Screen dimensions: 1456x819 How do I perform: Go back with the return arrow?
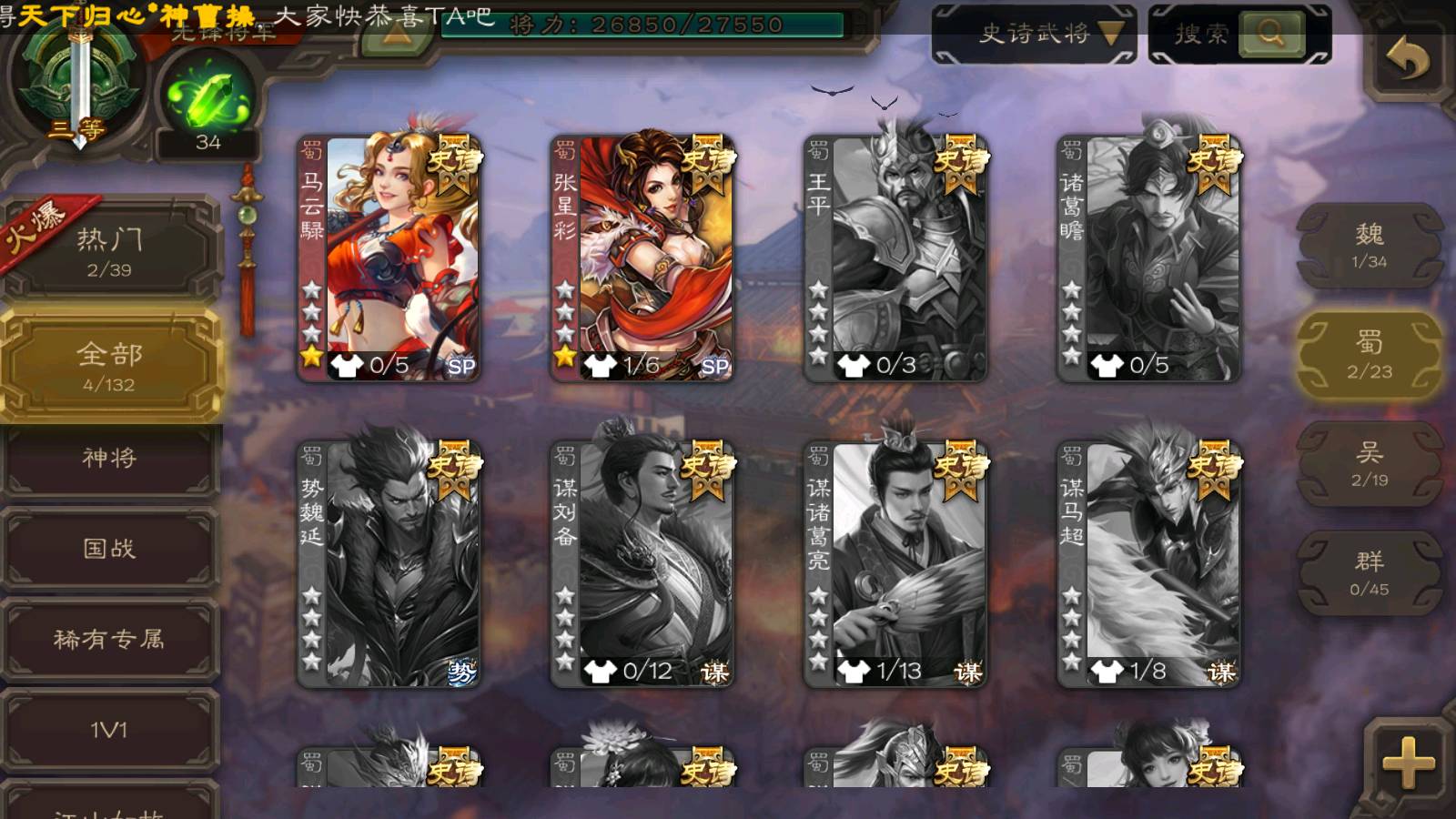click(1407, 60)
